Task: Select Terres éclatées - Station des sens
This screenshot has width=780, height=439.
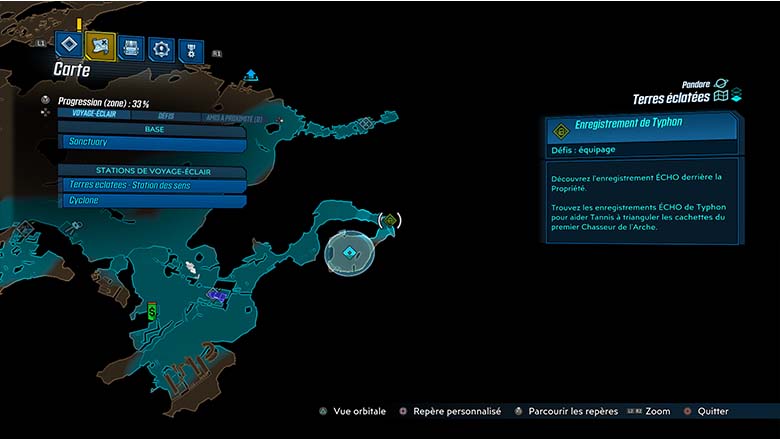Action: (152, 185)
